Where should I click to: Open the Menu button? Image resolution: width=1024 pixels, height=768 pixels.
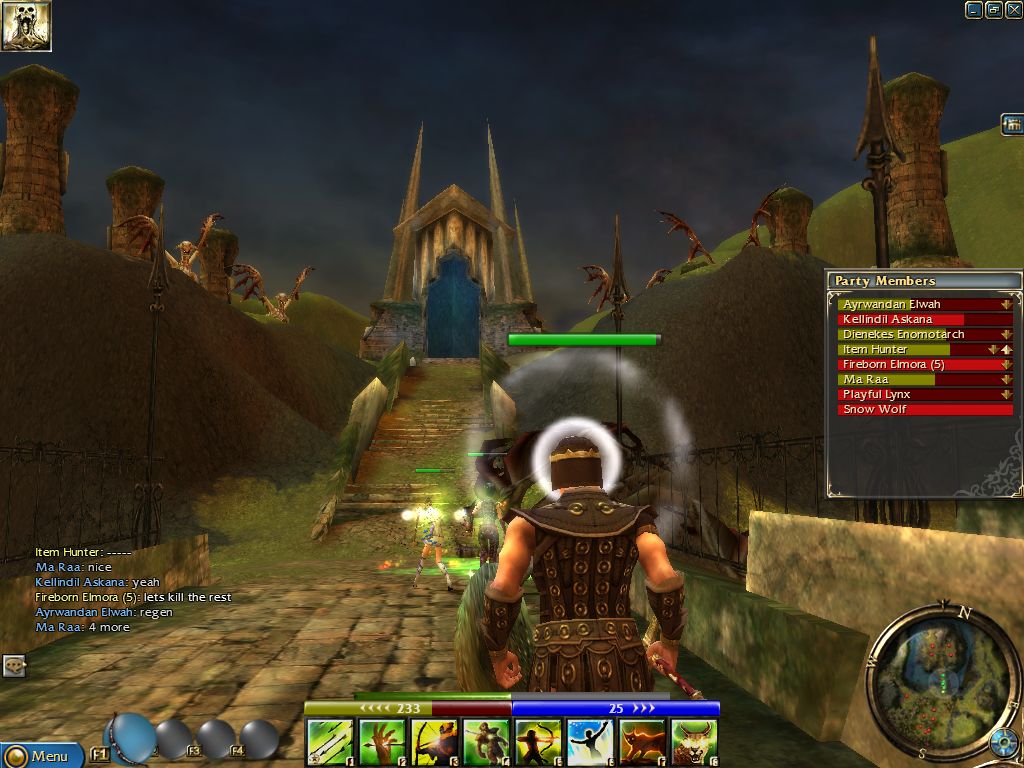click(42, 755)
